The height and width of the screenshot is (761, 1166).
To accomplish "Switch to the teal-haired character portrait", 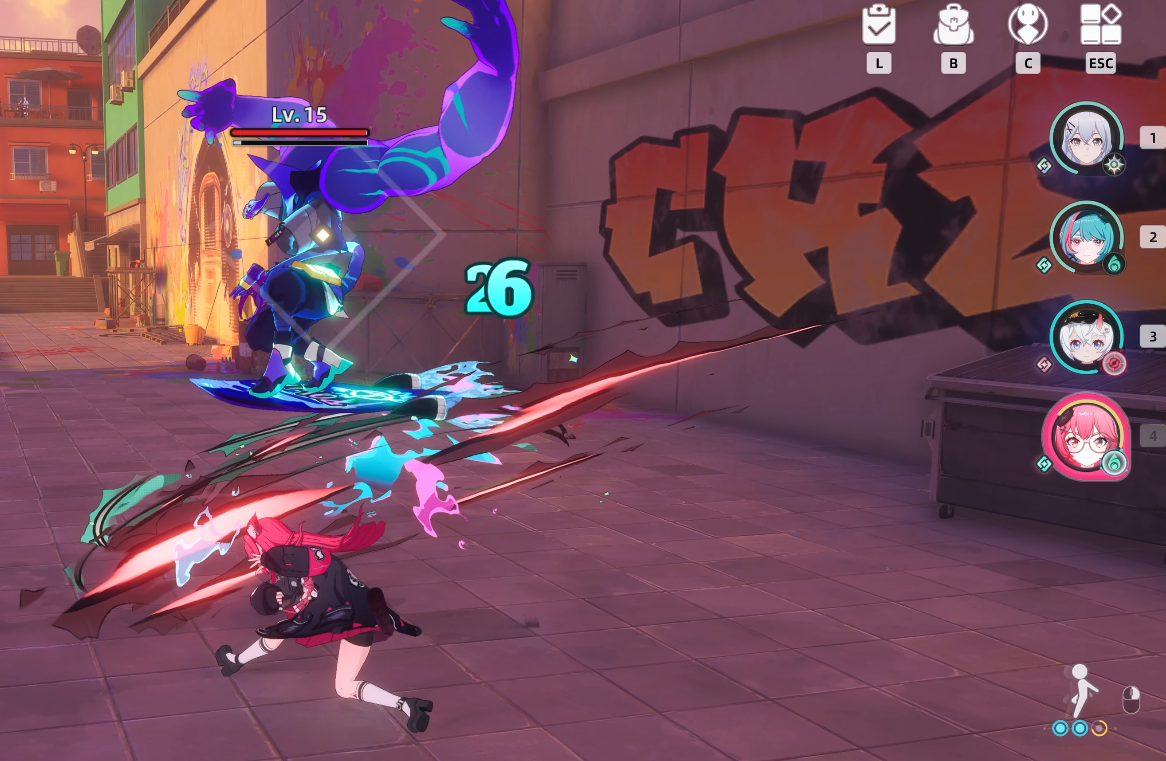I will pos(1087,238).
